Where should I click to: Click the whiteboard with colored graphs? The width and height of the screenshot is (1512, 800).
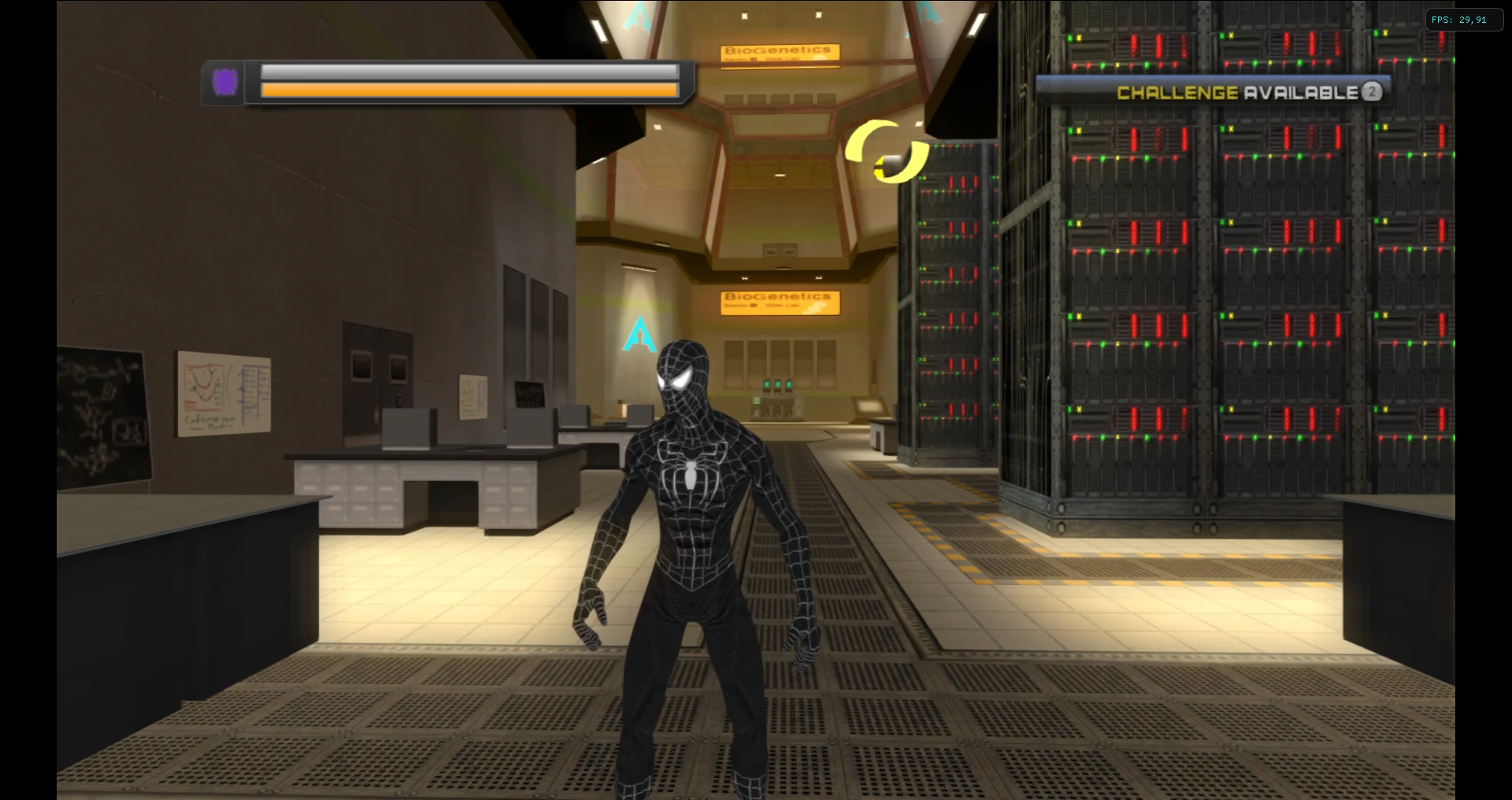pyautogui.click(x=223, y=392)
